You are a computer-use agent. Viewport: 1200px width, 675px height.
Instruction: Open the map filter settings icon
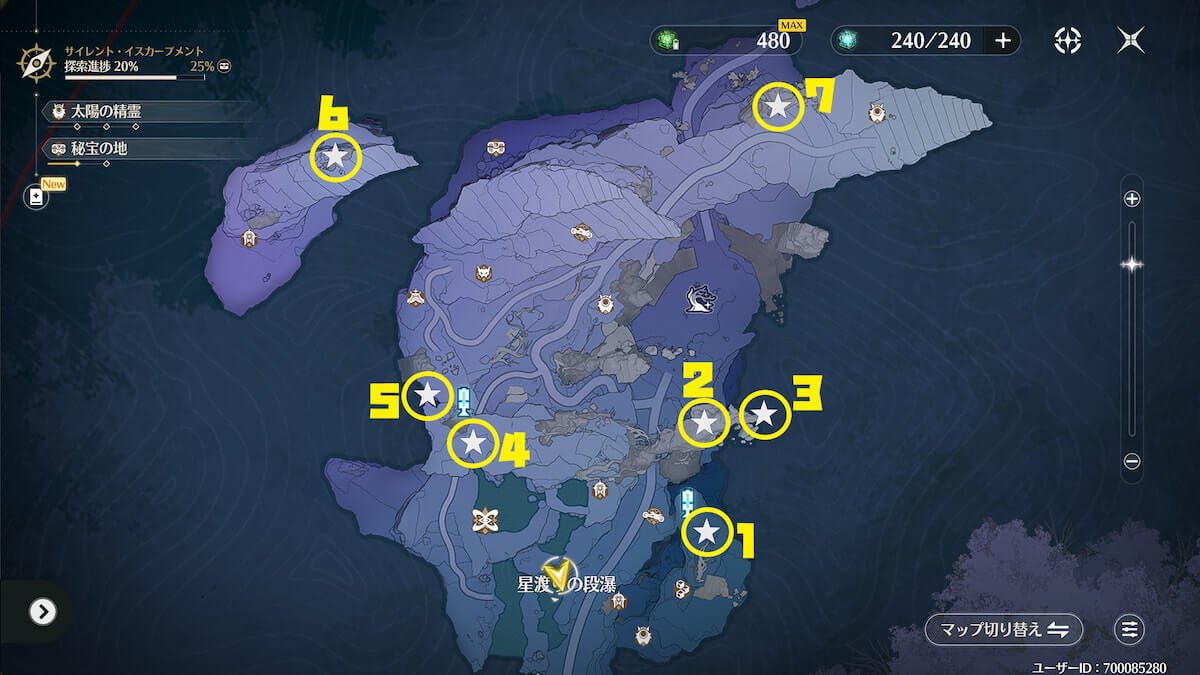point(1129,629)
